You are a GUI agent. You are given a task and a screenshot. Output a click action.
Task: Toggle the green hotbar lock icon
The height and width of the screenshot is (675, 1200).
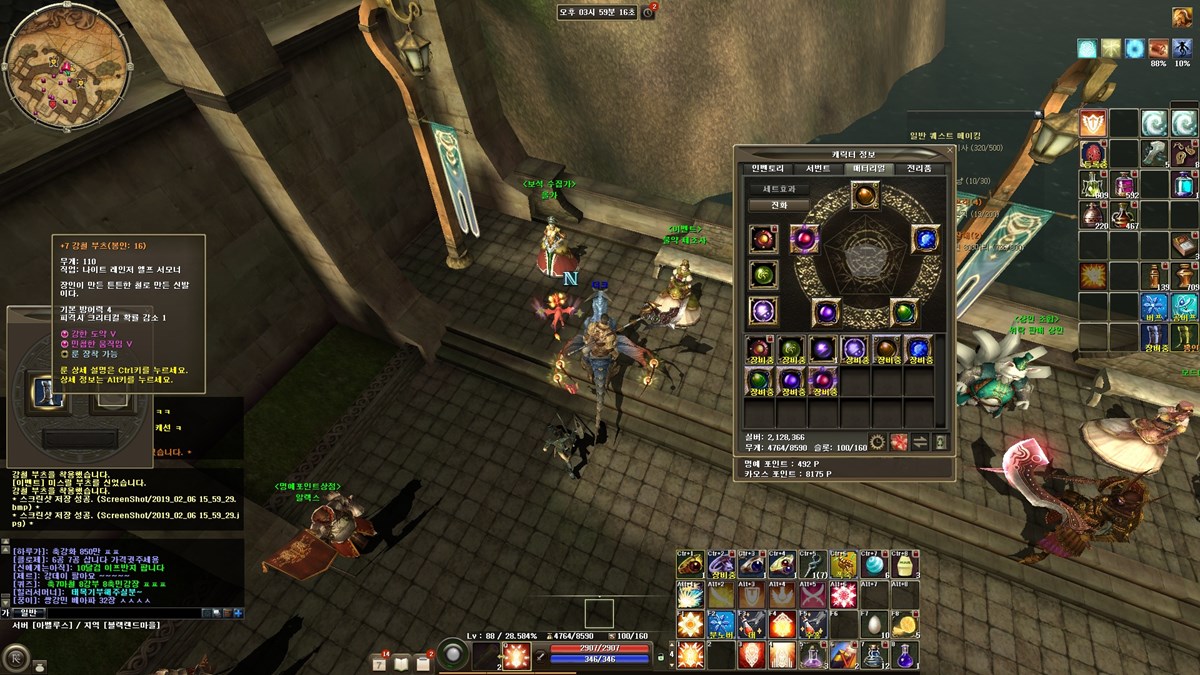[x=661, y=657]
